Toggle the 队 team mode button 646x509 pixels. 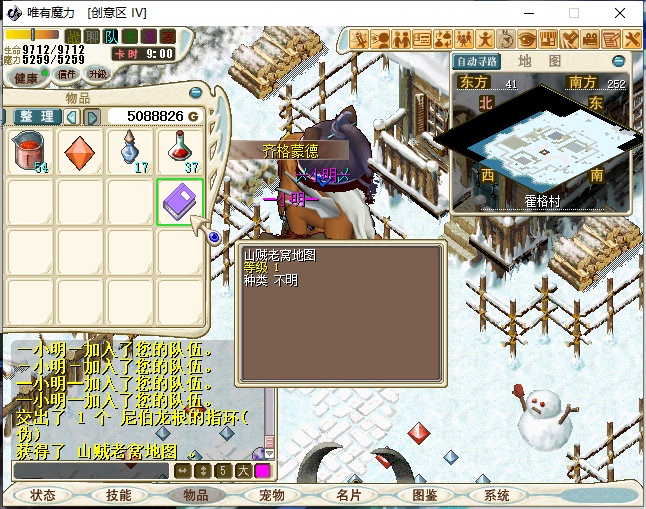pyautogui.click(x=111, y=36)
